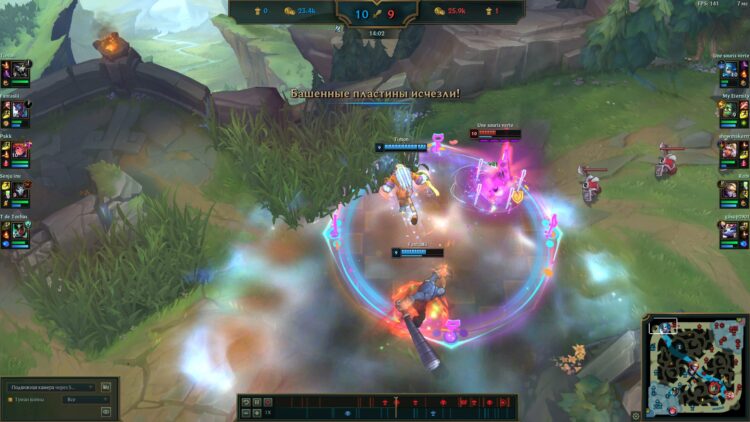Decrease the replay playback speed

click(x=243, y=412)
